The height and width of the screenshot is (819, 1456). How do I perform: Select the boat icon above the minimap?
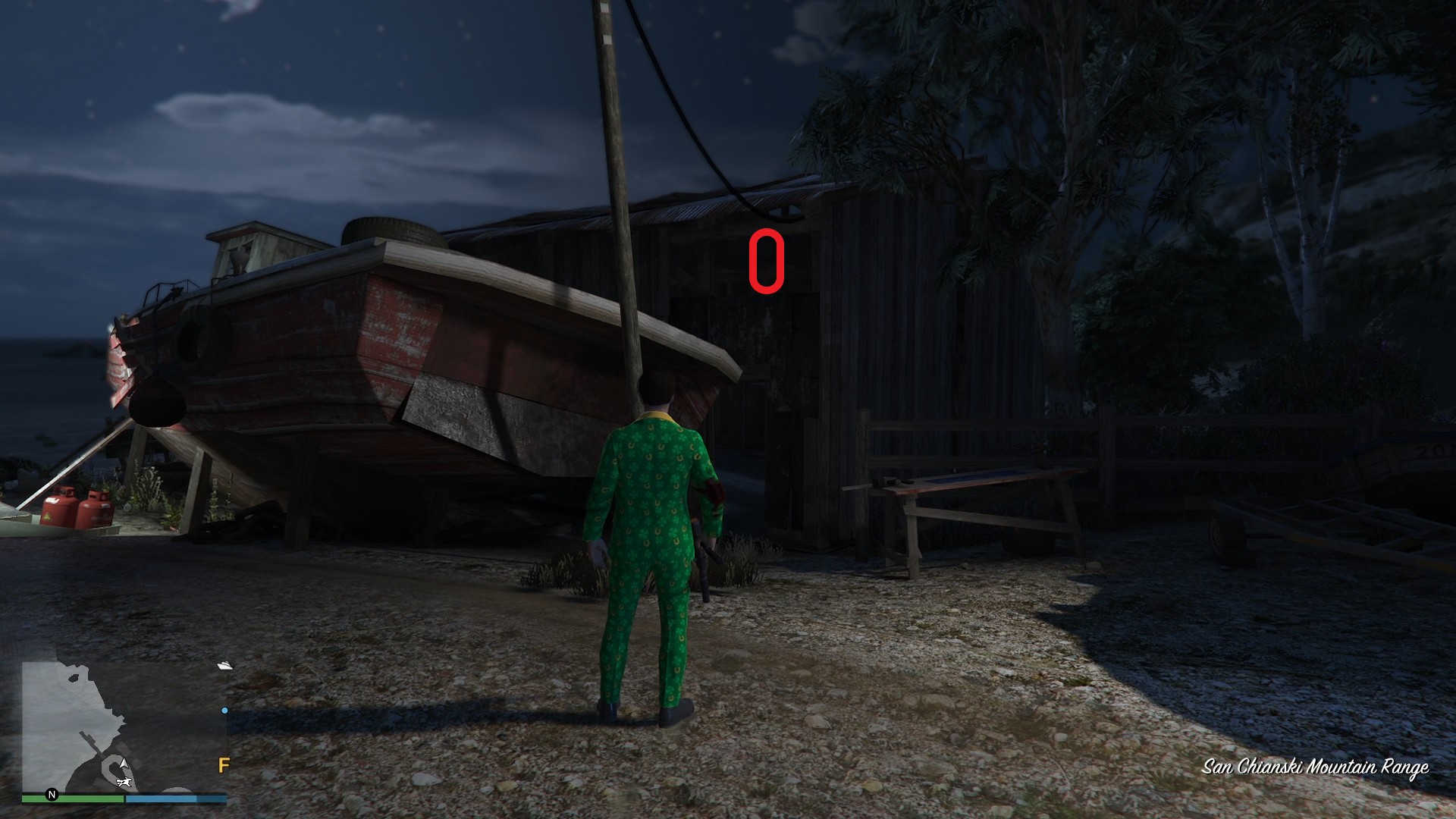224,666
